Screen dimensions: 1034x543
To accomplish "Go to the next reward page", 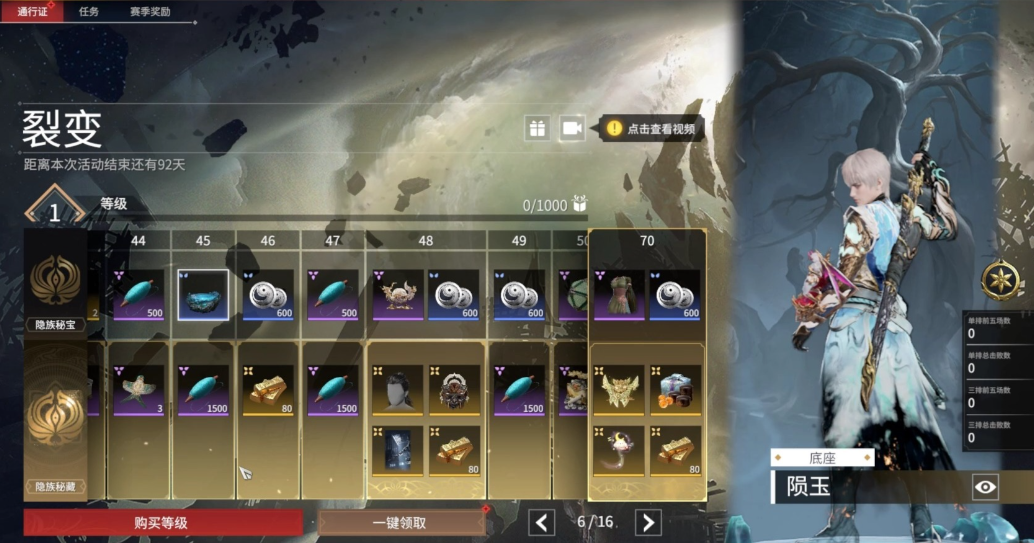I will point(648,522).
